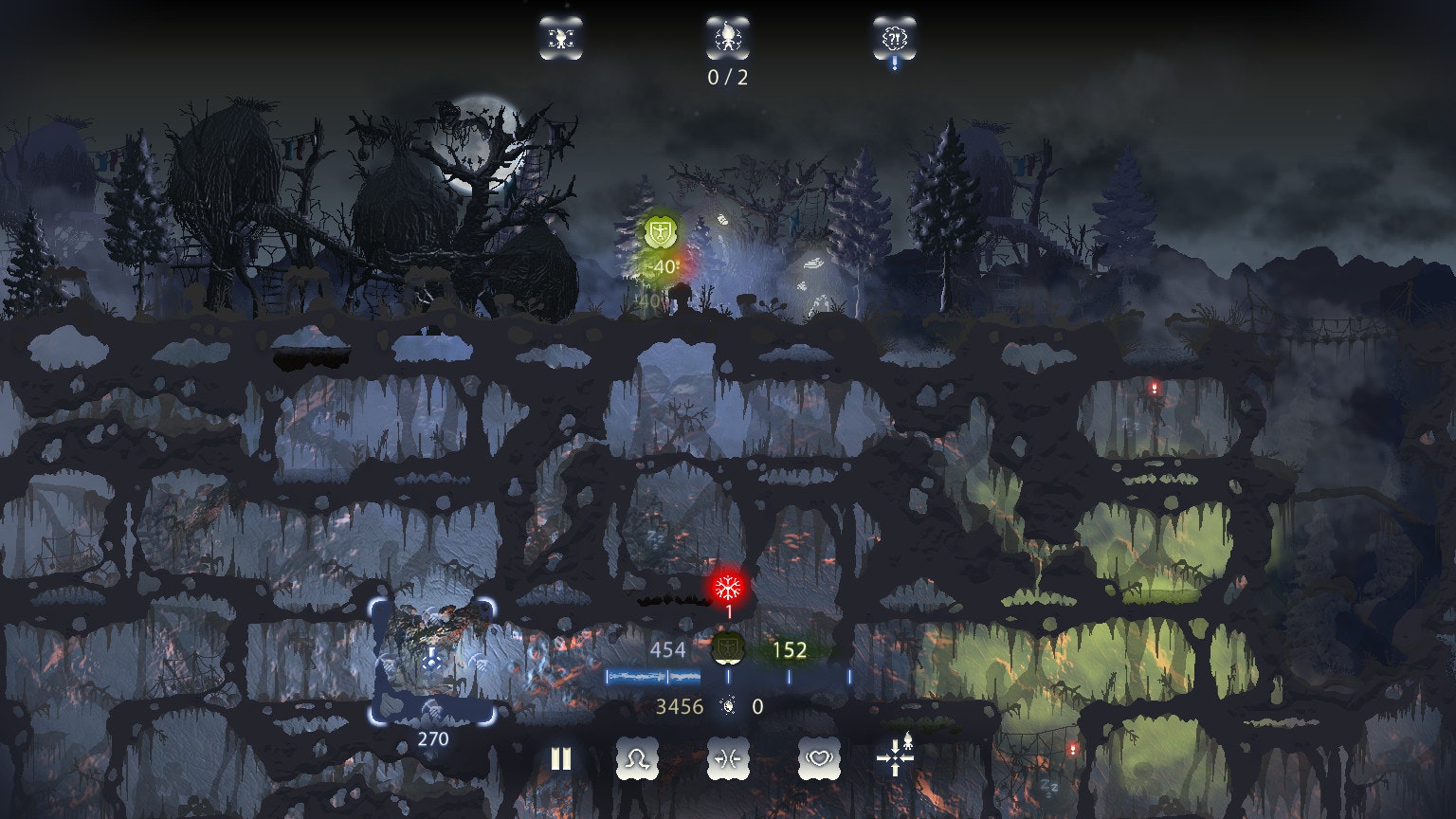
Task: Click the omega-shaped loop icon in bottom toolbar
Action: [x=637, y=758]
